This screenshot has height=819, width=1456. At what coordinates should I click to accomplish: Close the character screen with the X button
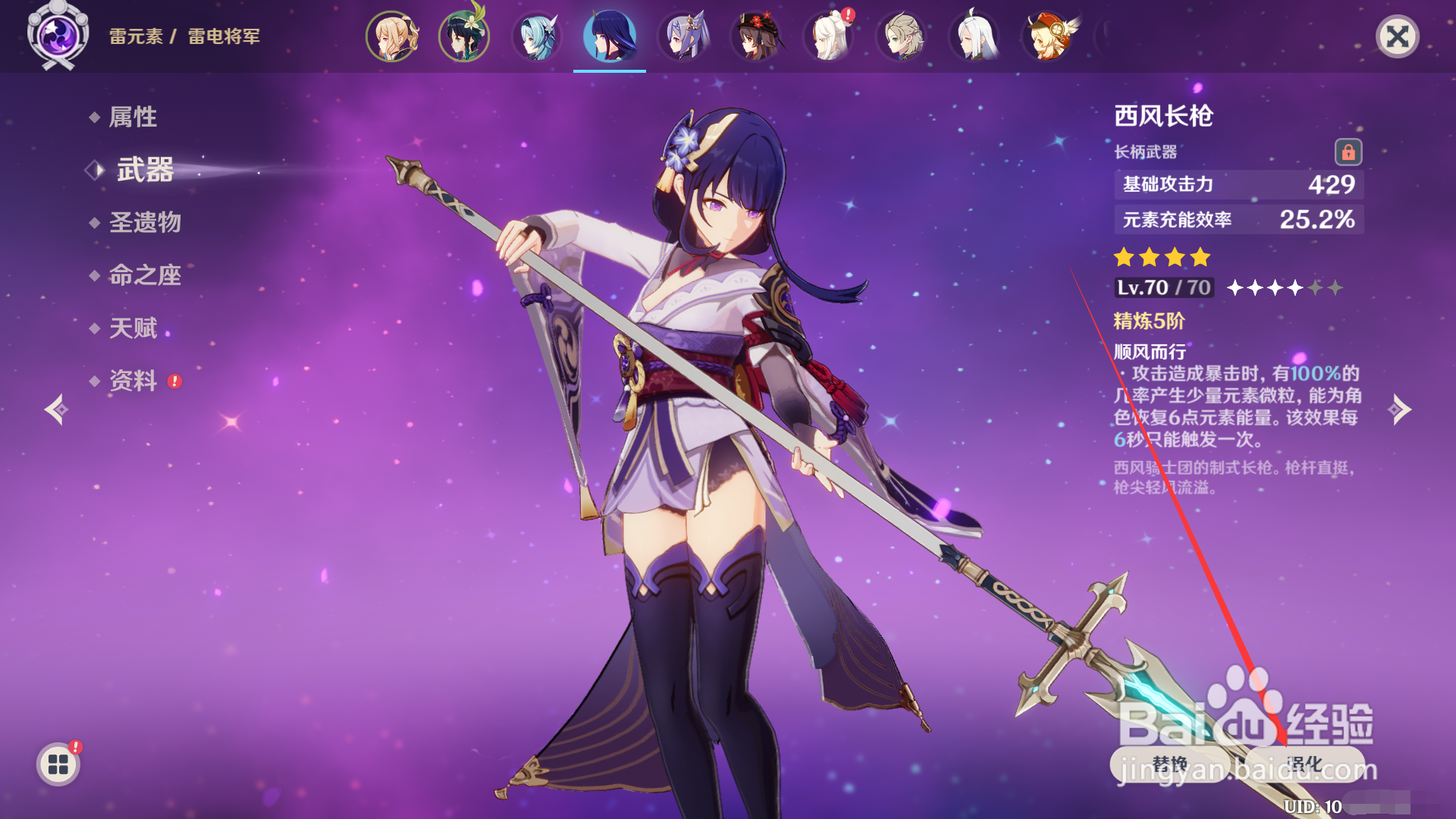click(x=1397, y=36)
